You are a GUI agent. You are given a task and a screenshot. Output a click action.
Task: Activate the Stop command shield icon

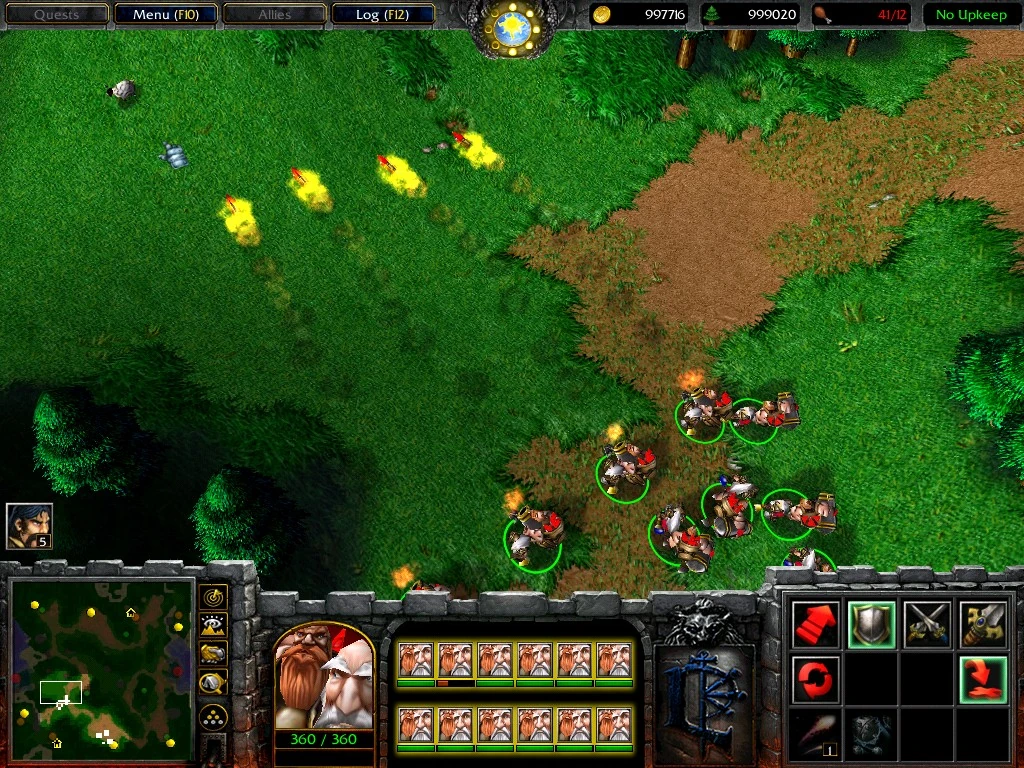(871, 624)
